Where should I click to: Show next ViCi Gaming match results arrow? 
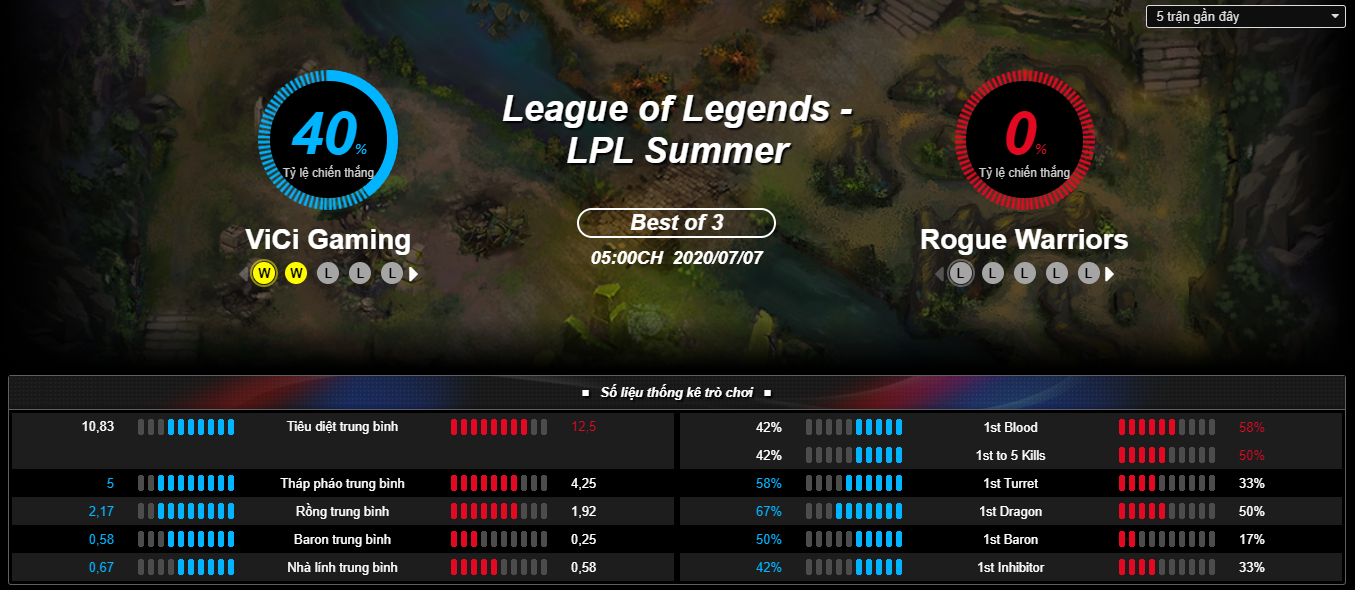tap(413, 273)
